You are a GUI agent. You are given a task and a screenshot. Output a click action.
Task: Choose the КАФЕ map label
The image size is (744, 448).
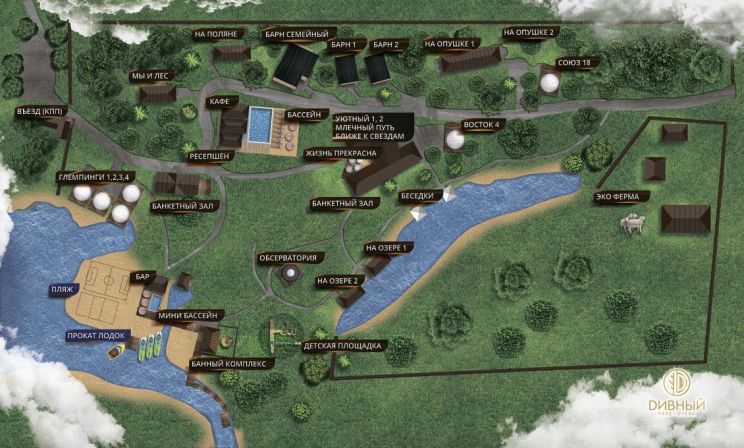coord(220,102)
